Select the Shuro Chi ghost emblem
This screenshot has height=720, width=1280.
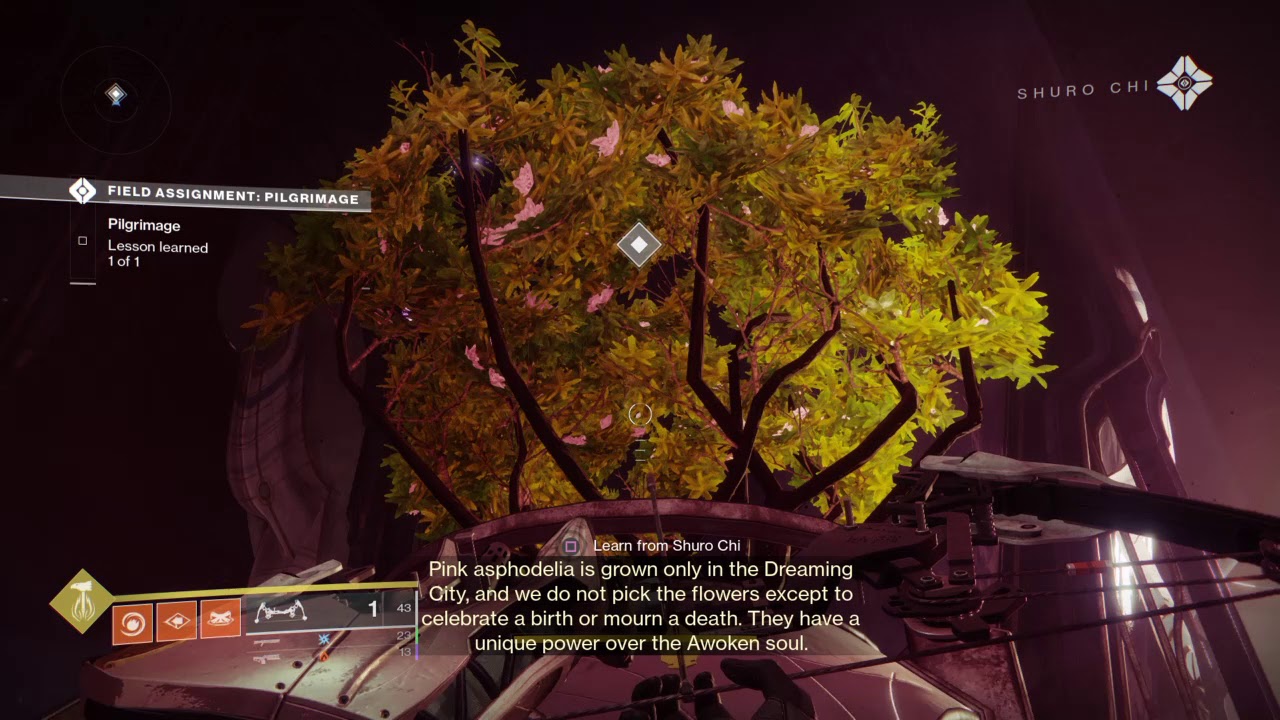[1184, 83]
